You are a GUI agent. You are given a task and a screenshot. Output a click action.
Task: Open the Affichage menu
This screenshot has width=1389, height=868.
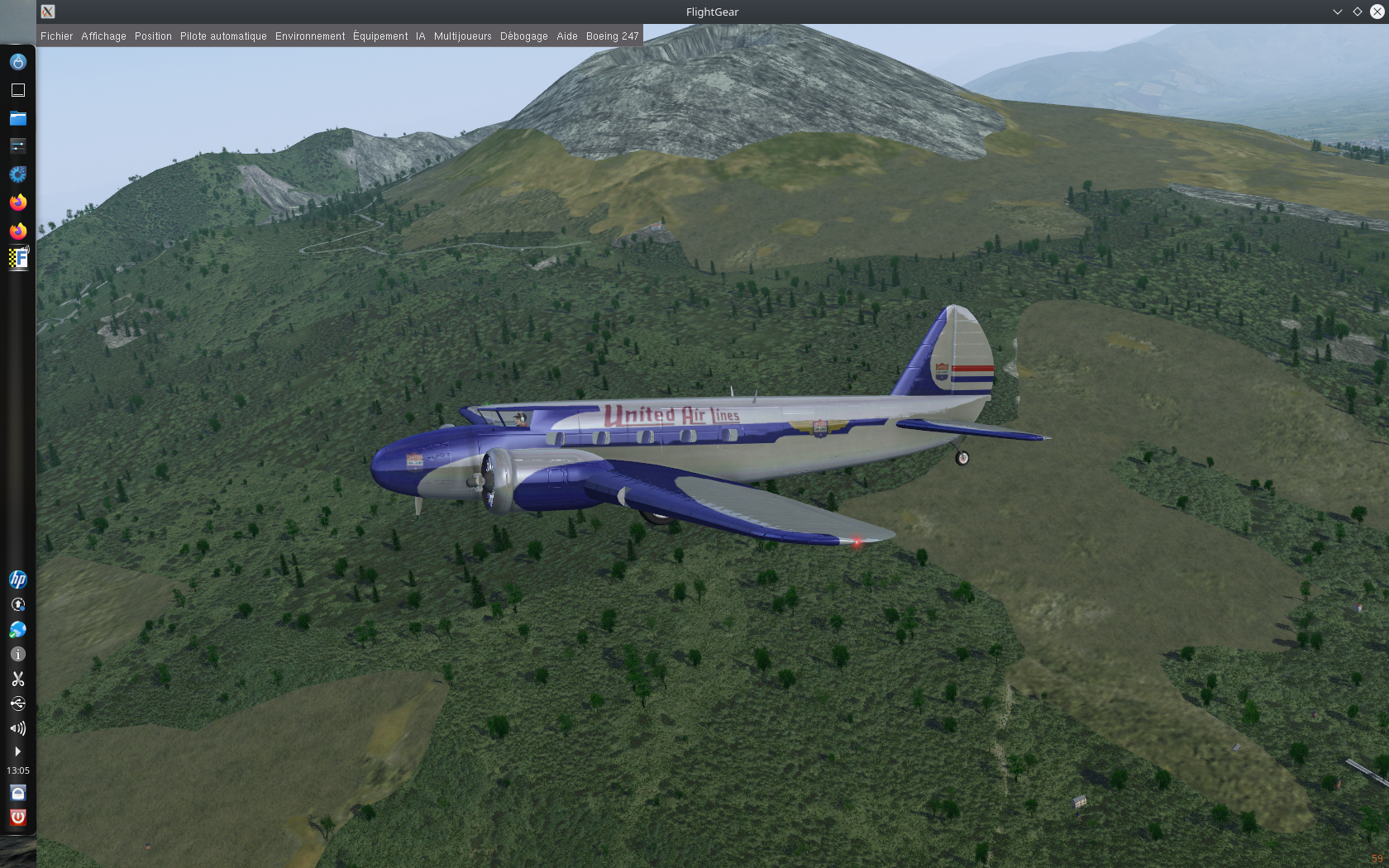(103, 36)
